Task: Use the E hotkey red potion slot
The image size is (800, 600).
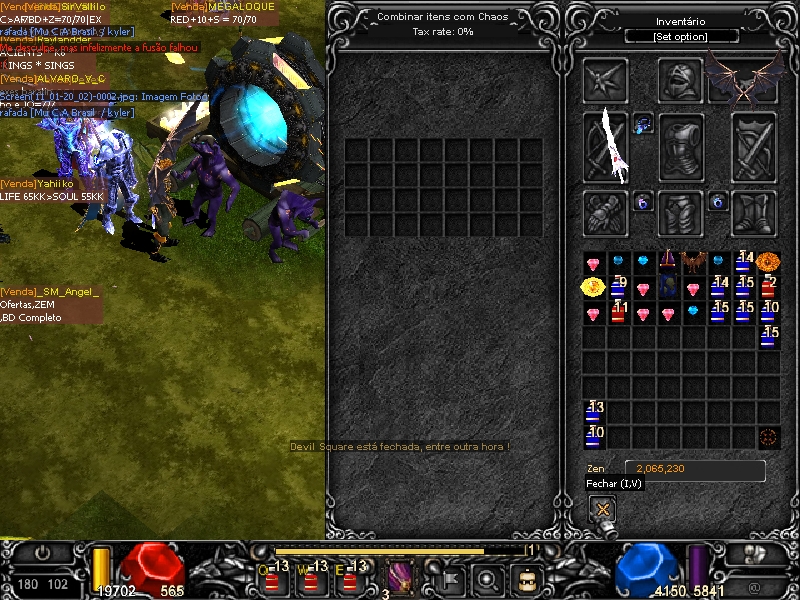Action: [346, 578]
